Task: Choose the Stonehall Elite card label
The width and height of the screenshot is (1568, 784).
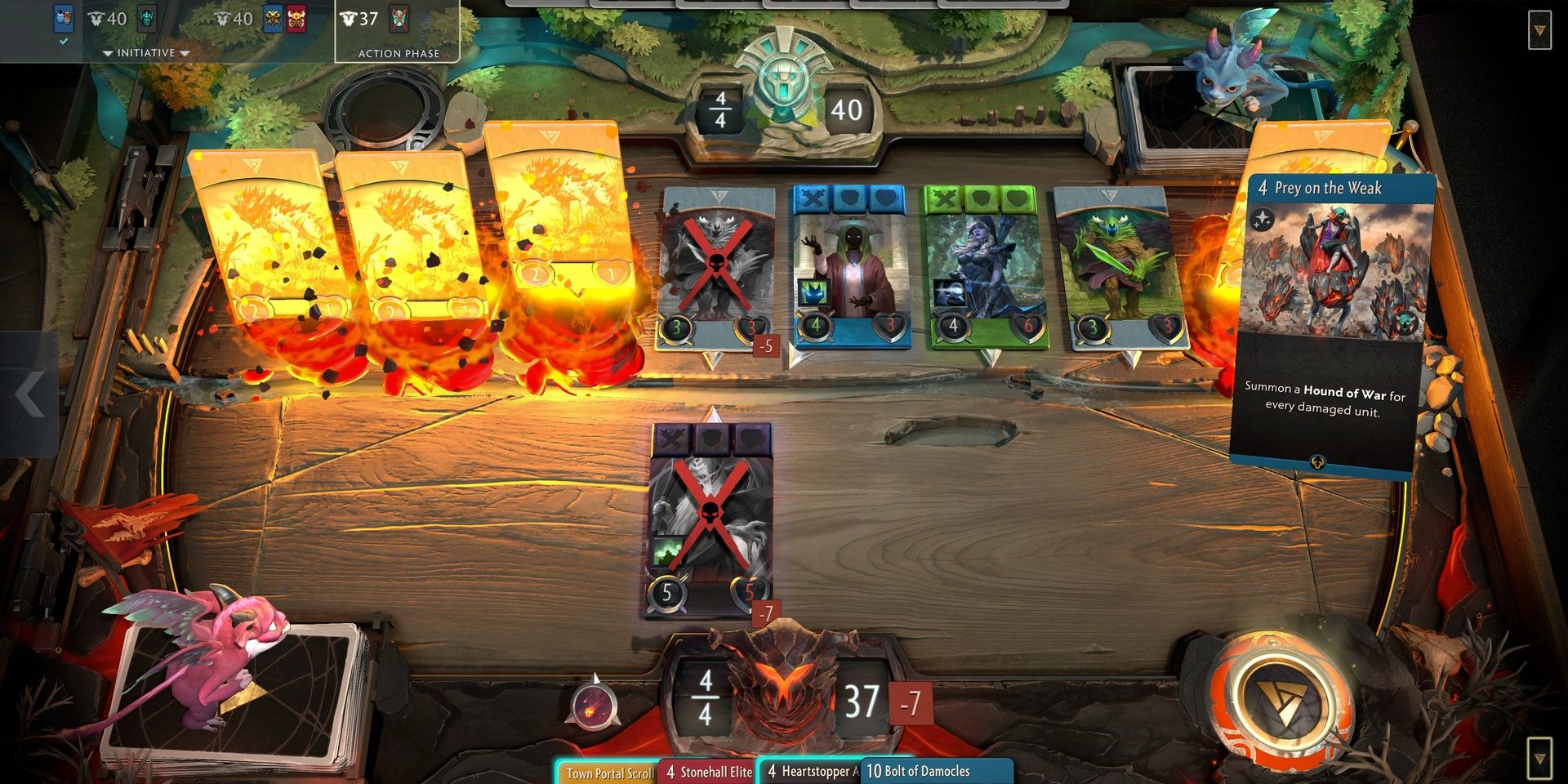Action: click(x=709, y=771)
